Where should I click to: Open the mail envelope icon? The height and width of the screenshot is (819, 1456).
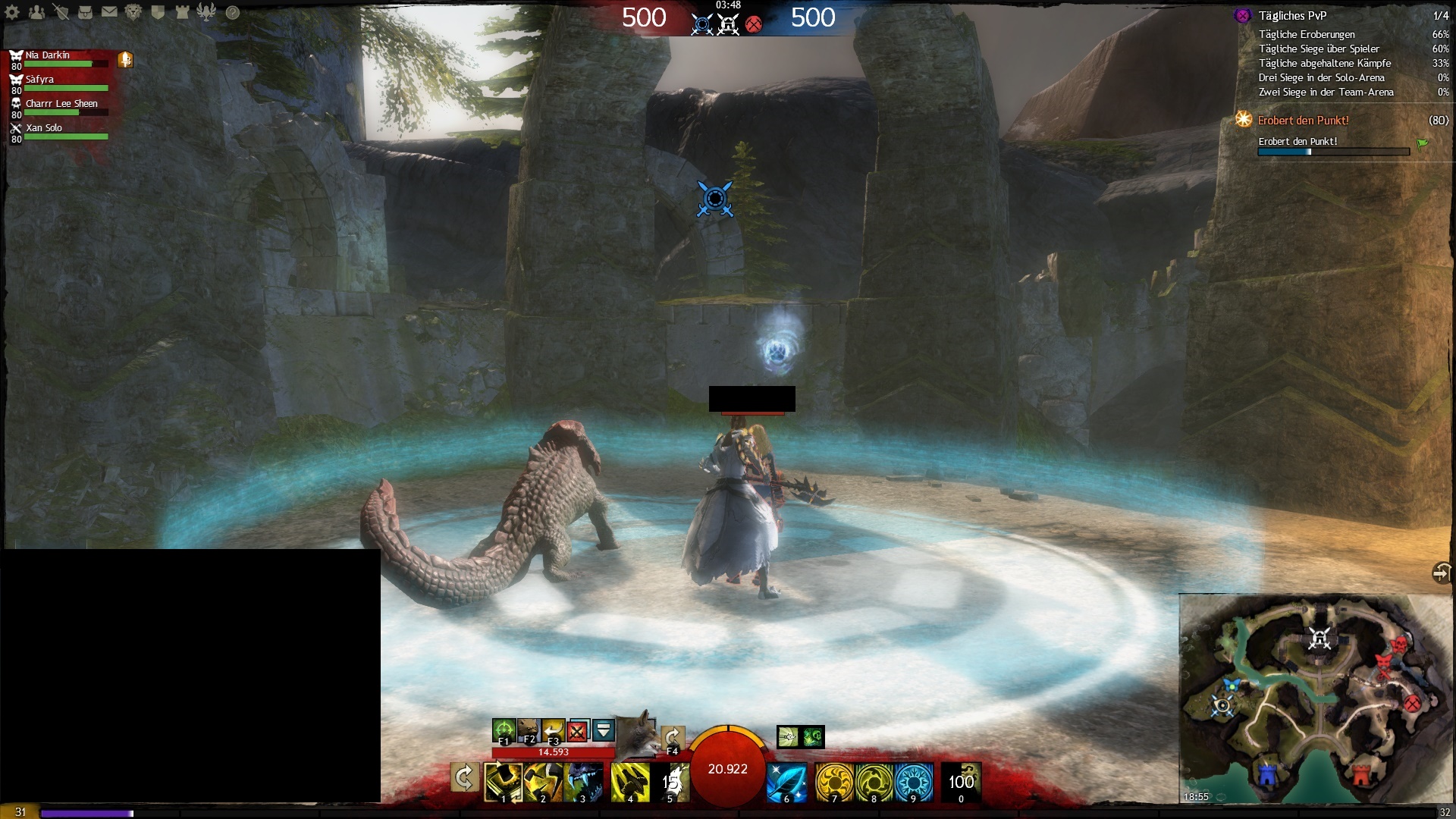tap(109, 12)
